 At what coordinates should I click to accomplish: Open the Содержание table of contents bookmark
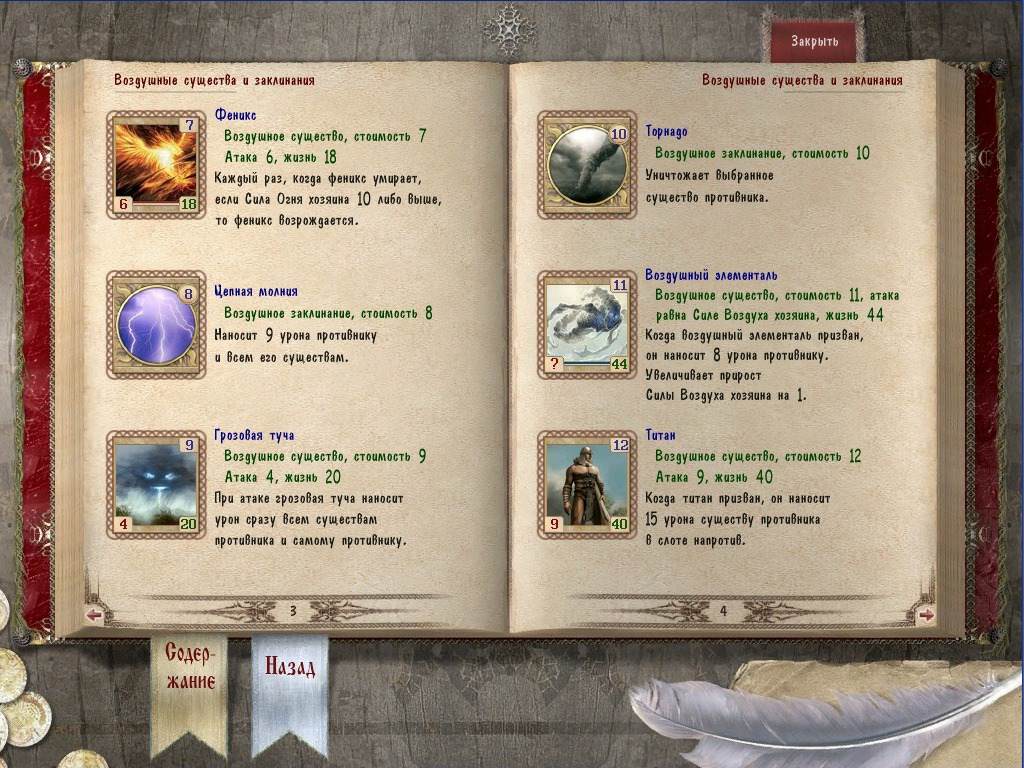click(190, 668)
